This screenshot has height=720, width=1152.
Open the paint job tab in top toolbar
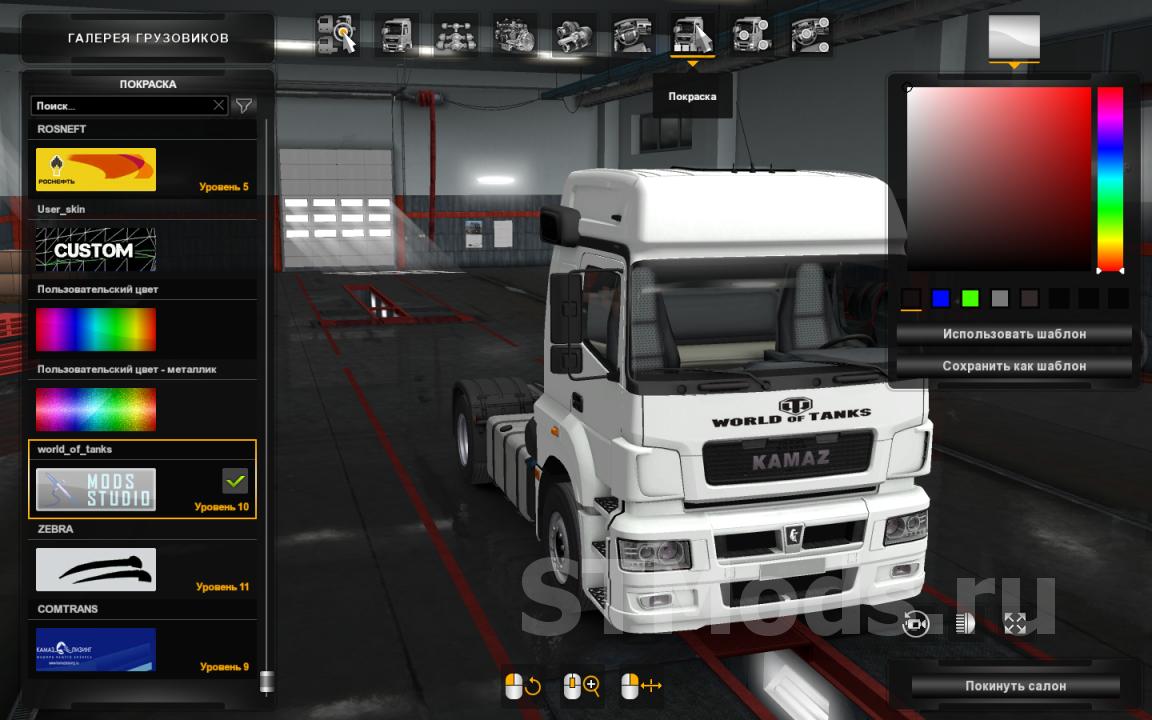(693, 36)
